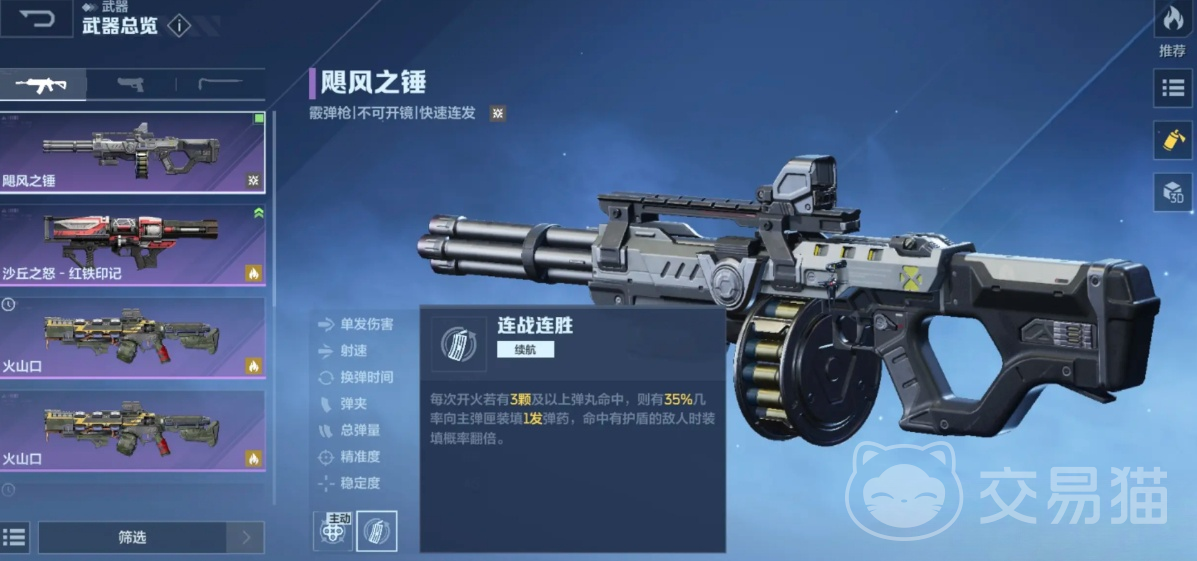This screenshot has height=561, width=1197.
Task: Open the list details icon on the right
Action: (x=1173, y=88)
